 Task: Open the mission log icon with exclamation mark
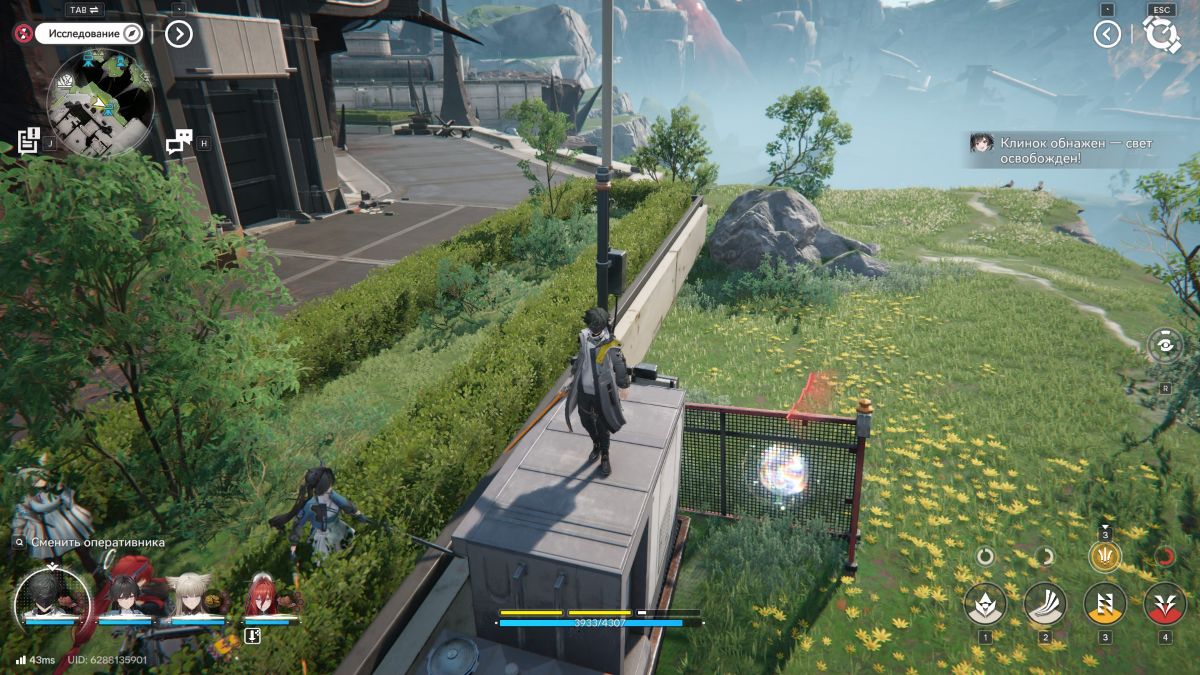[x=28, y=140]
